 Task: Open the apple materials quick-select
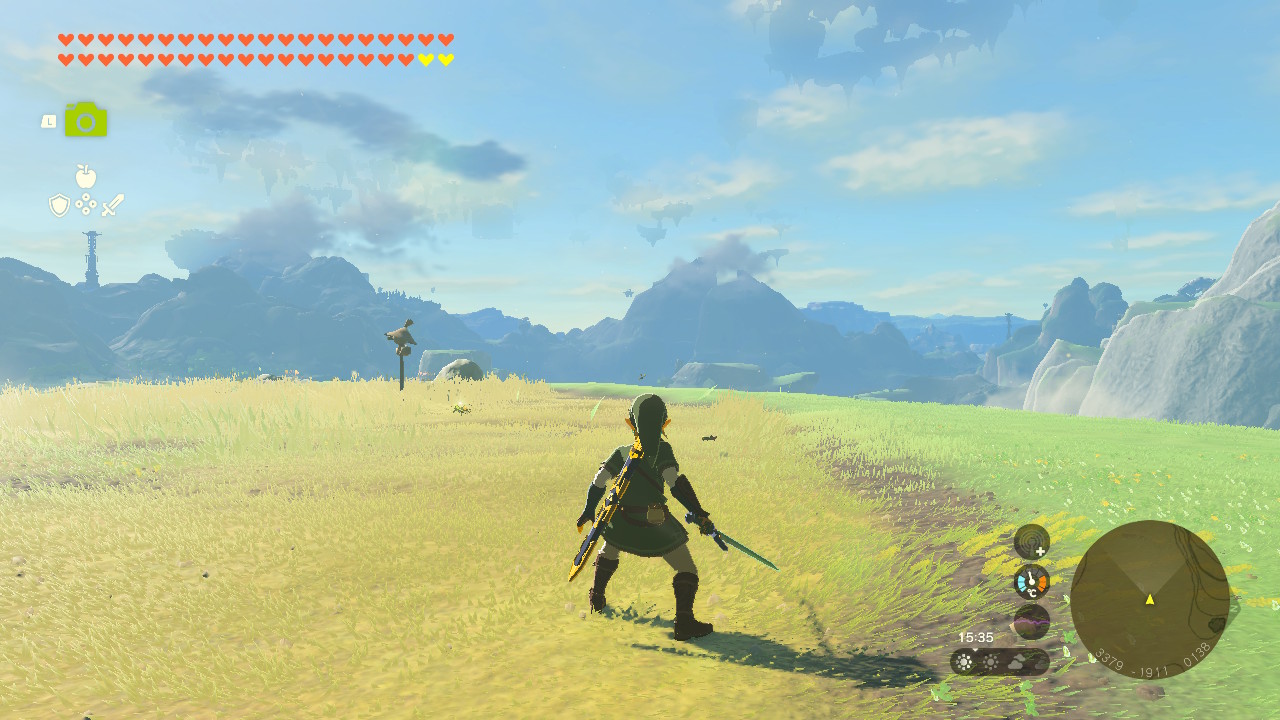click(86, 177)
